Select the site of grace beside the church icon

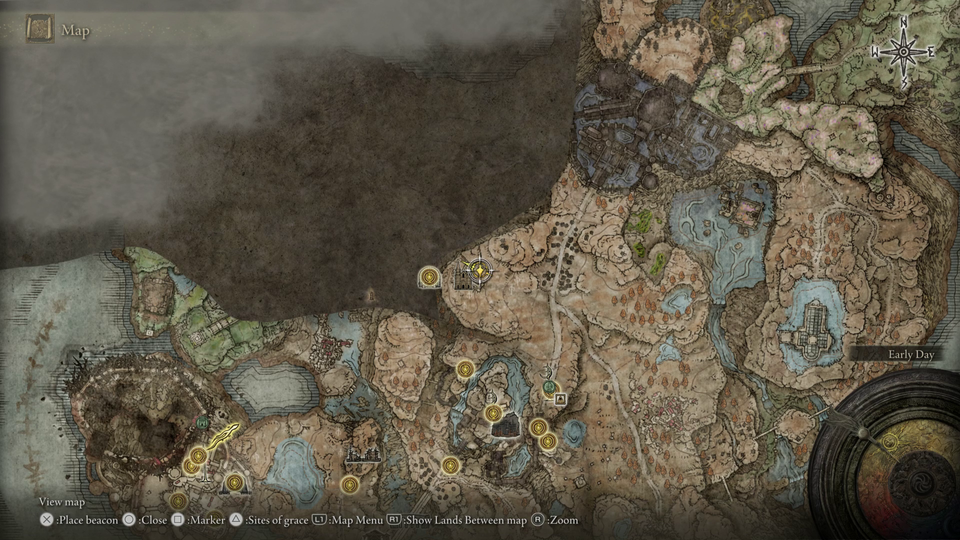click(430, 276)
